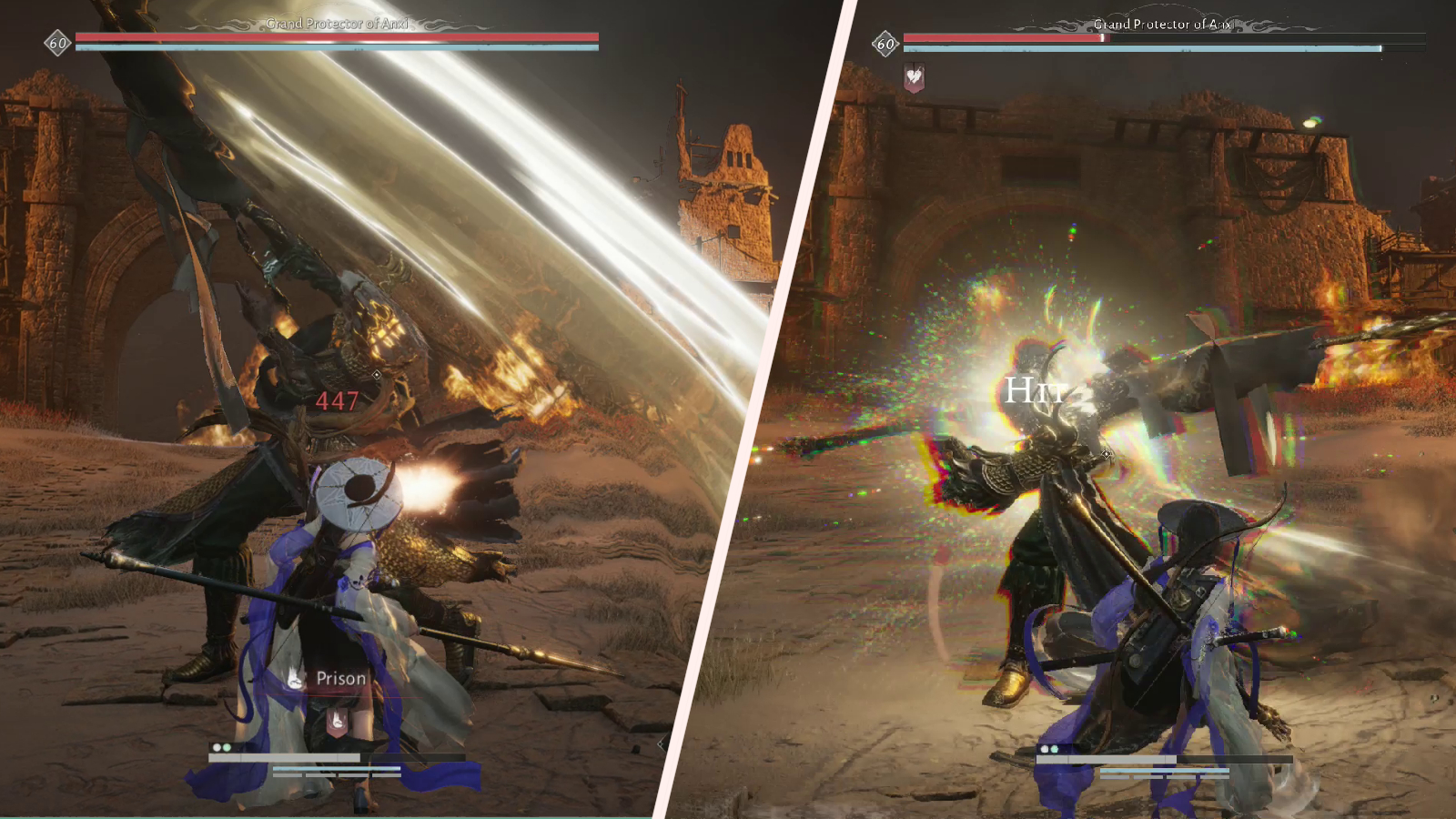Click the broken heart debuff icon below the boss bar

[915, 77]
